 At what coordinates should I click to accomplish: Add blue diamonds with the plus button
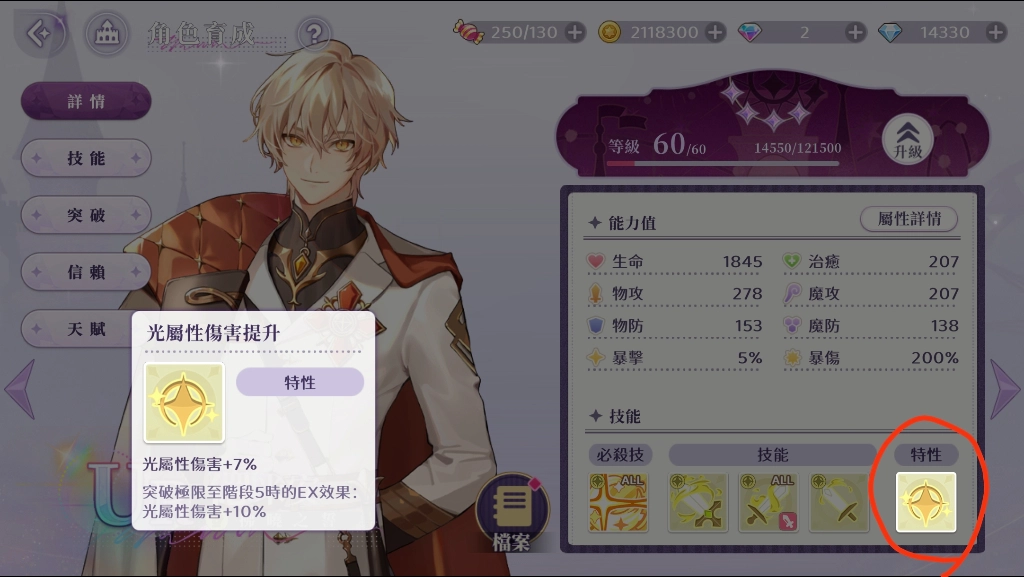click(x=996, y=32)
